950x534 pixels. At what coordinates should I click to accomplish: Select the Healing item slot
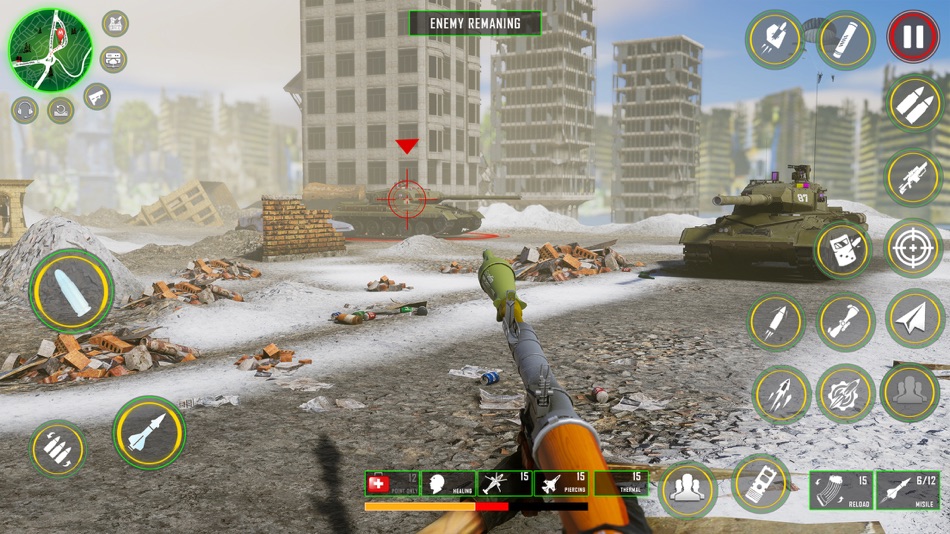(x=447, y=484)
